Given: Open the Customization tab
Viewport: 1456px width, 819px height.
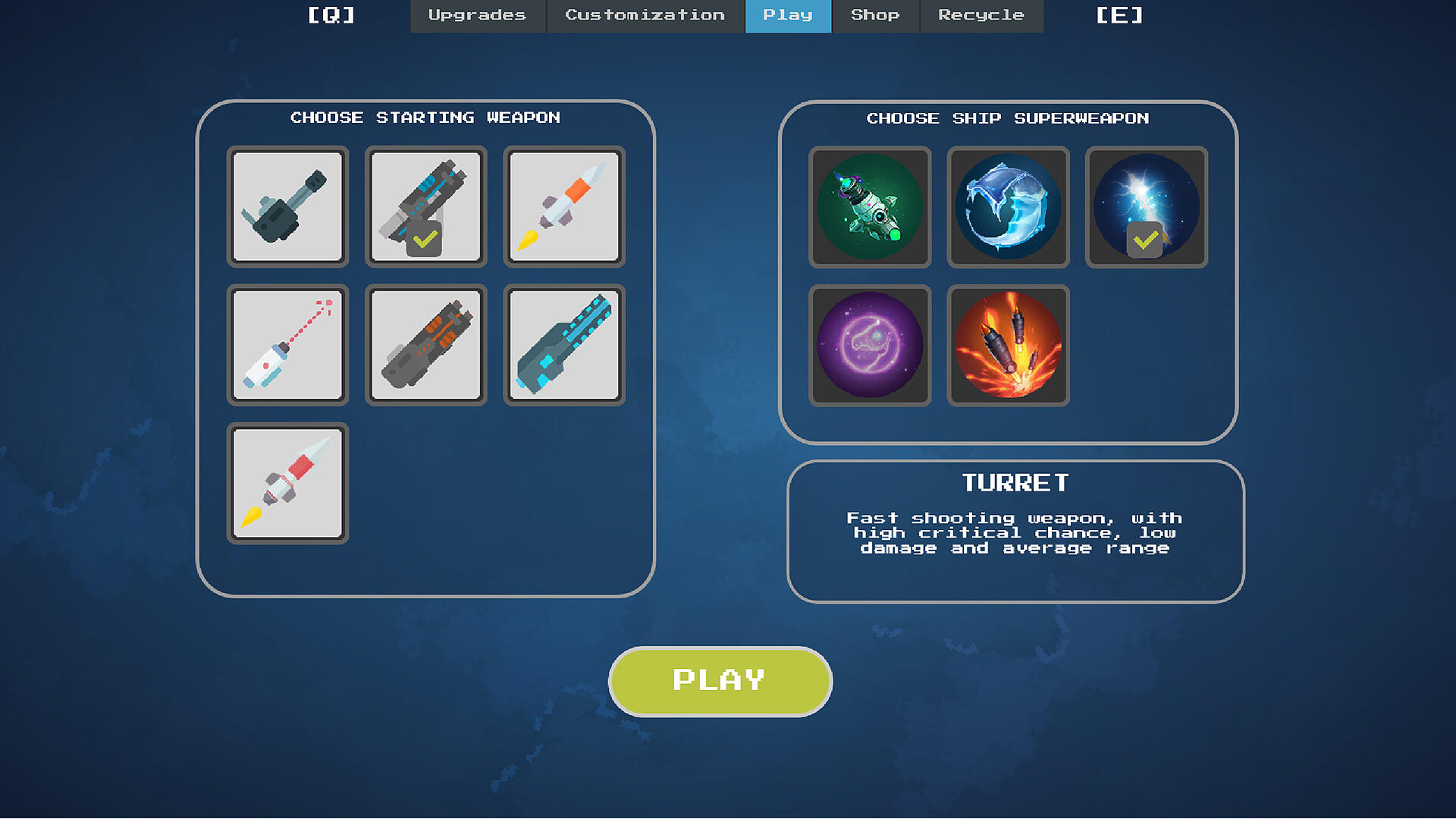Looking at the screenshot, I should click(x=644, y=15).
